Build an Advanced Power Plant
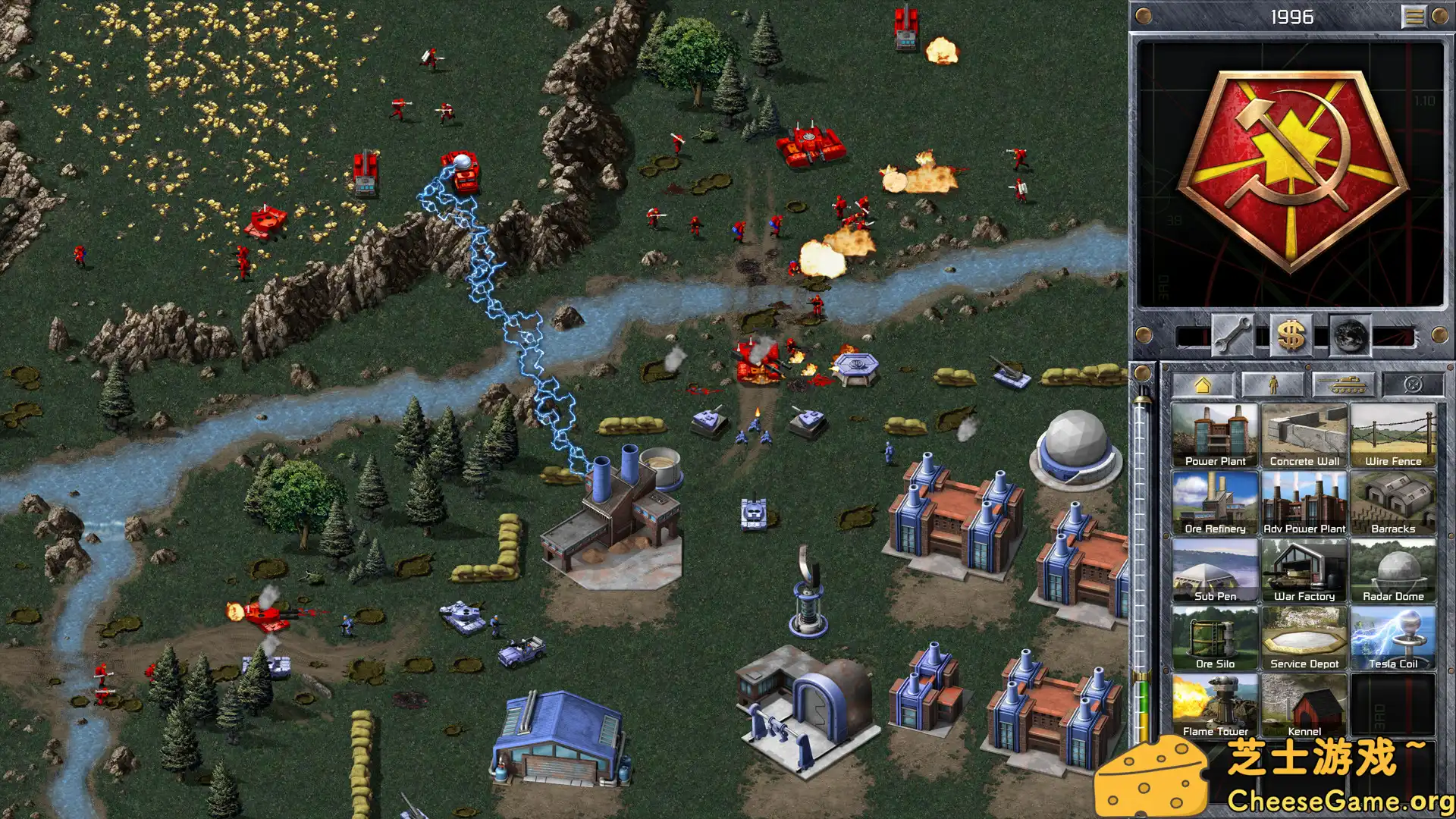The height and width of the screenshot is (819, 1456). (1304, 503)
